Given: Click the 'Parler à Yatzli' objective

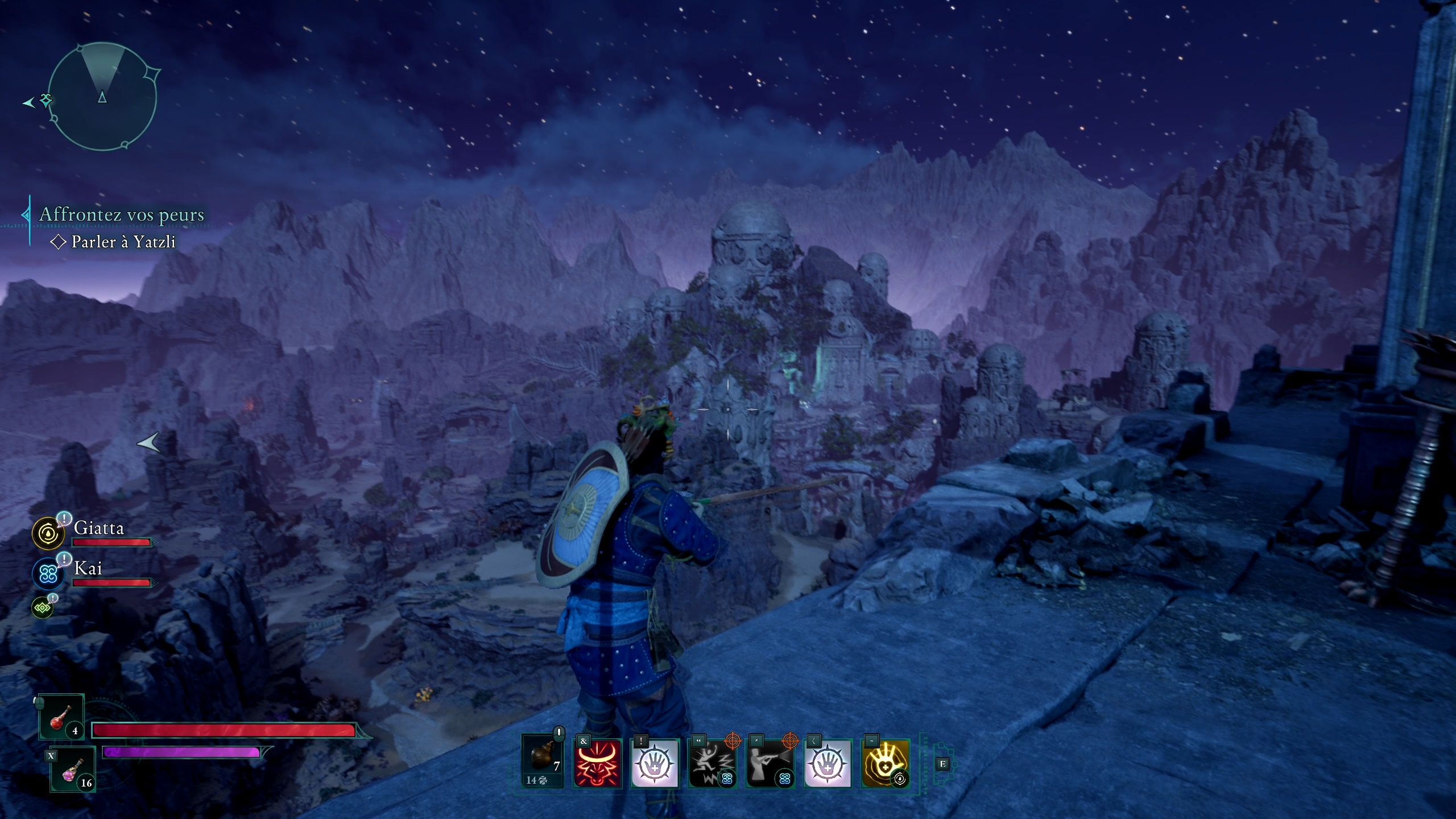Looking at the screenshot, I should (x=123, y=242).
